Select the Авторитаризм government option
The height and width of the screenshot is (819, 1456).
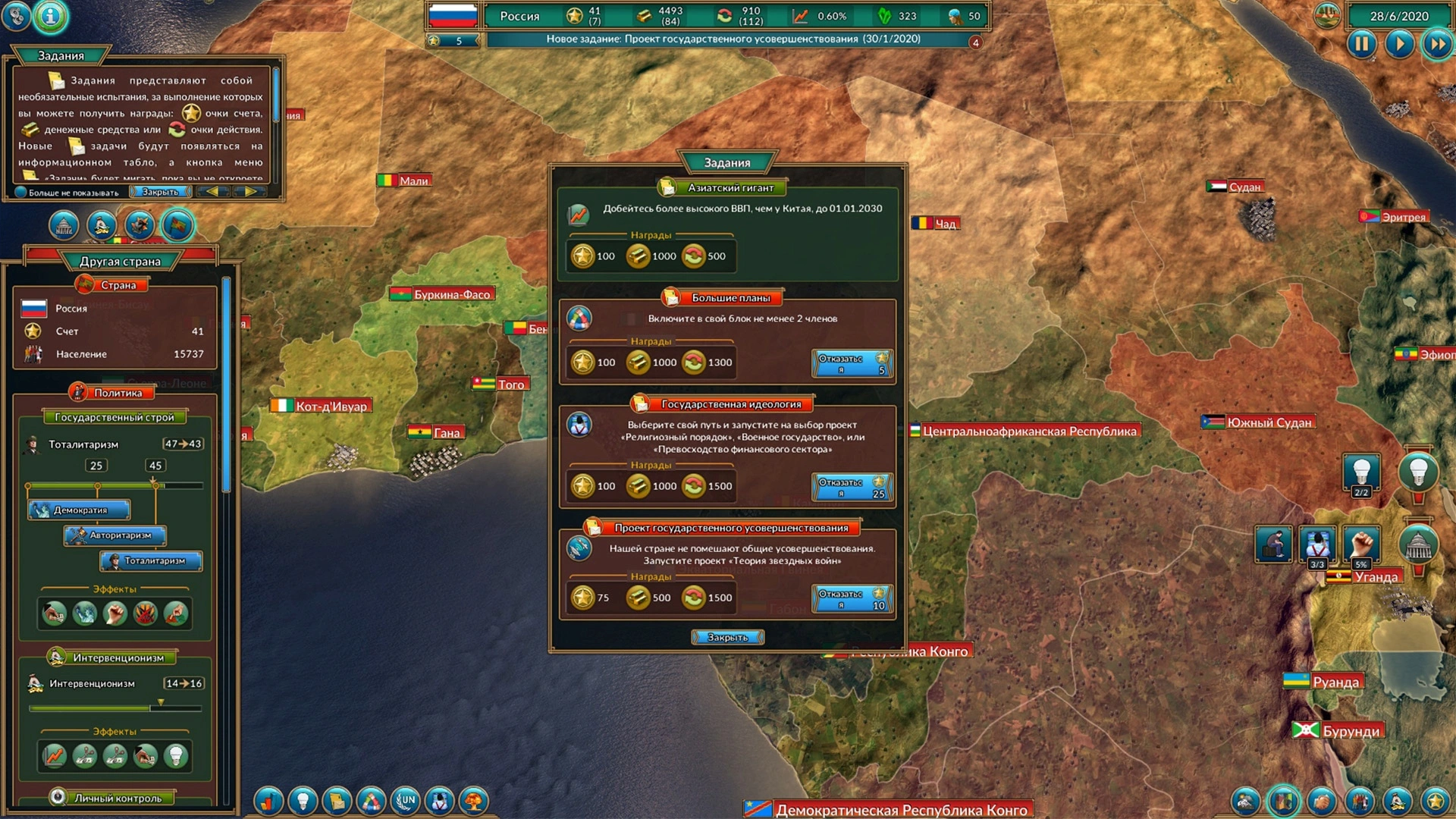click(x=115, y=535)
